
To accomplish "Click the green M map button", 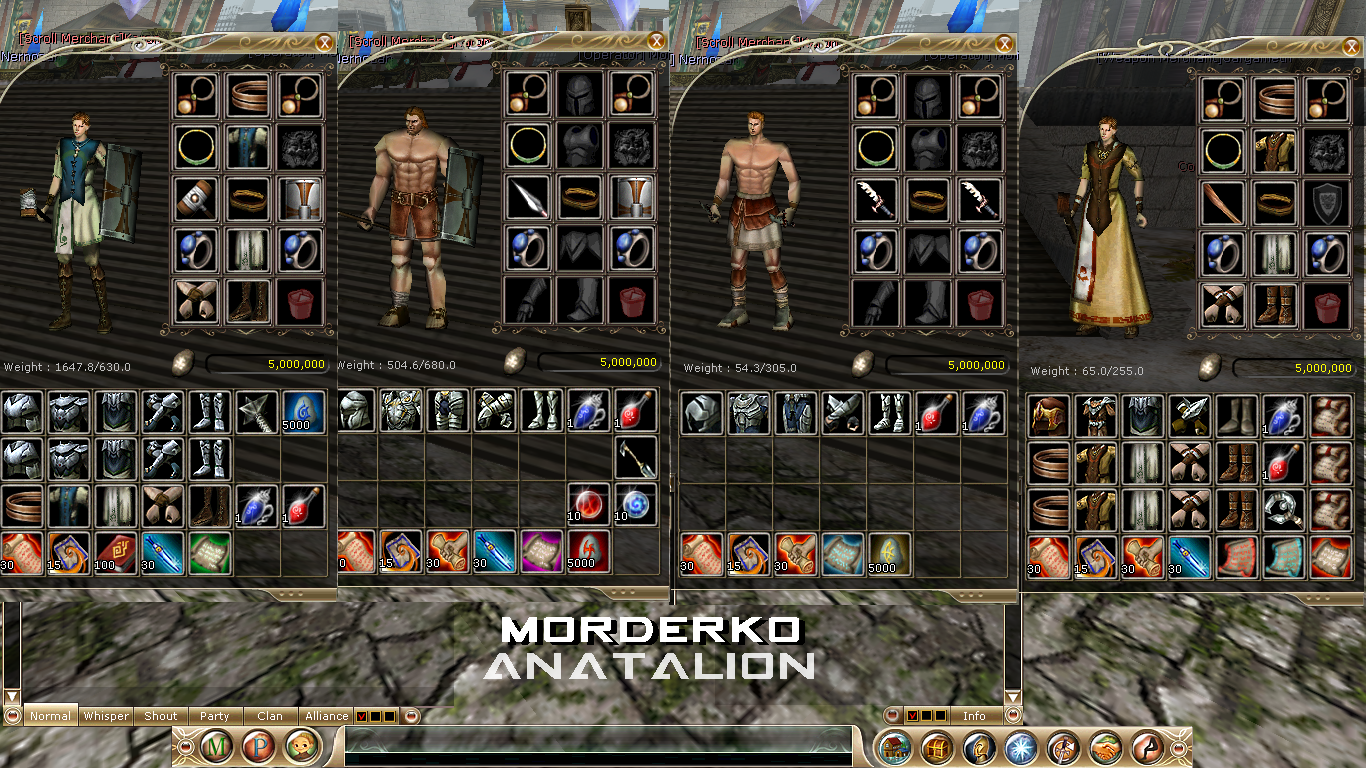I will (215, 745).
